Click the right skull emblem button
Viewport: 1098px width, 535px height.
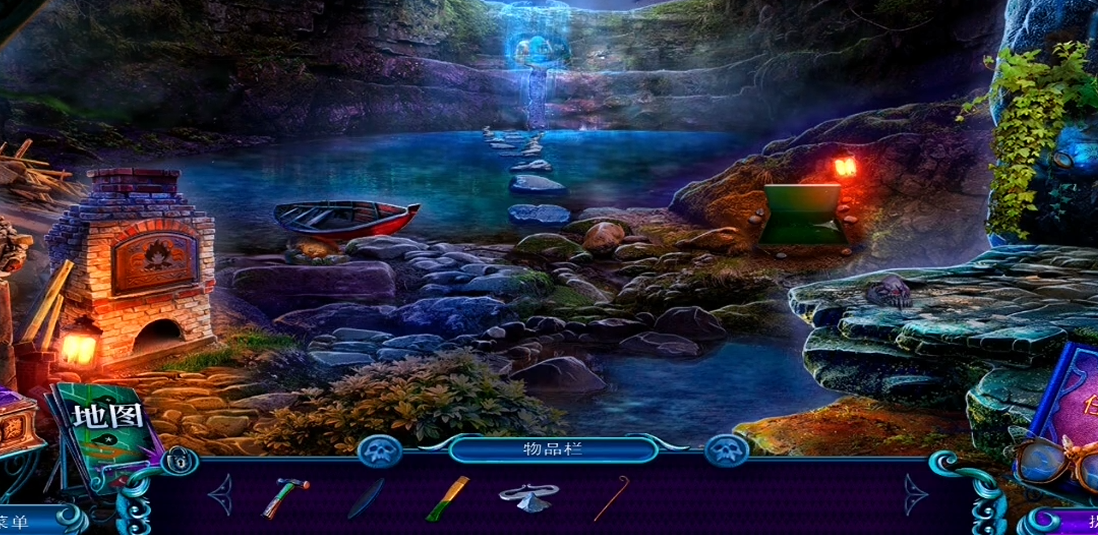coord(727,450)
